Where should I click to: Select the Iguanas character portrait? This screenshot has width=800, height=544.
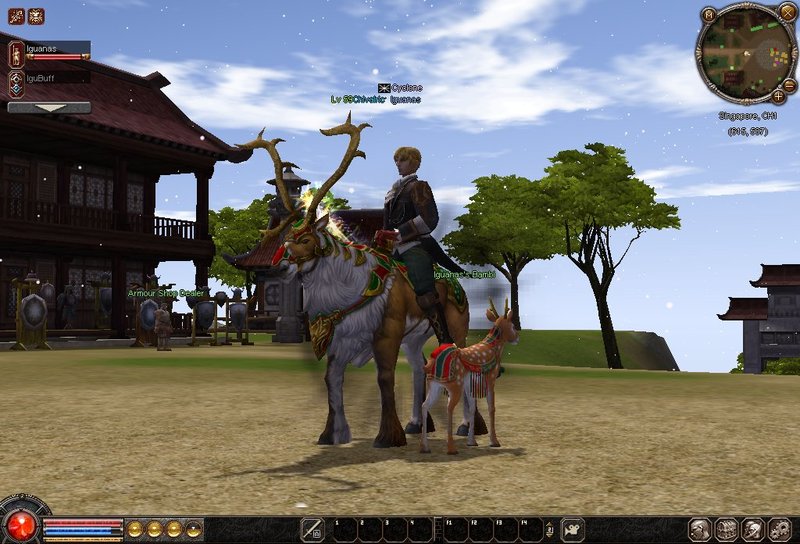[x=16, y=53]
